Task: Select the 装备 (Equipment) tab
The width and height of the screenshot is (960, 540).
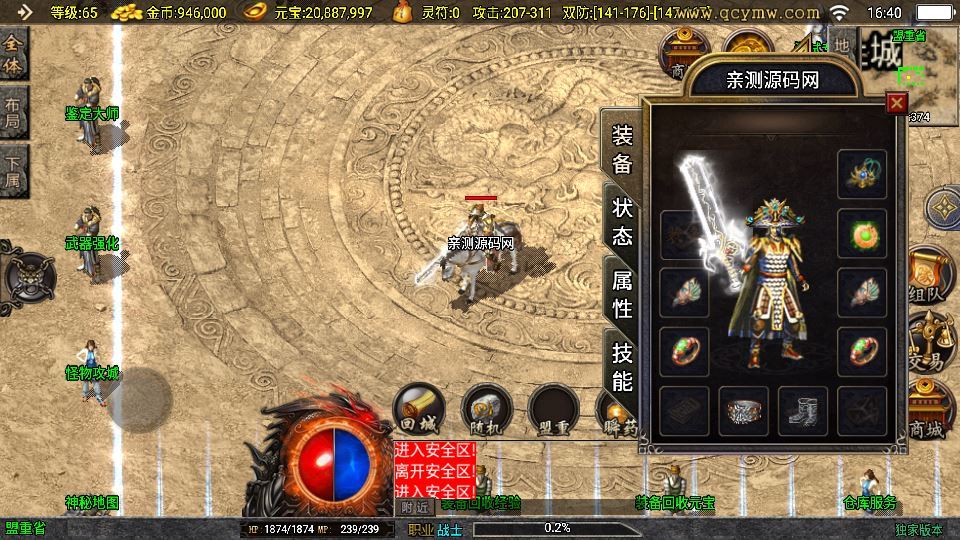Action: (622, 150)
